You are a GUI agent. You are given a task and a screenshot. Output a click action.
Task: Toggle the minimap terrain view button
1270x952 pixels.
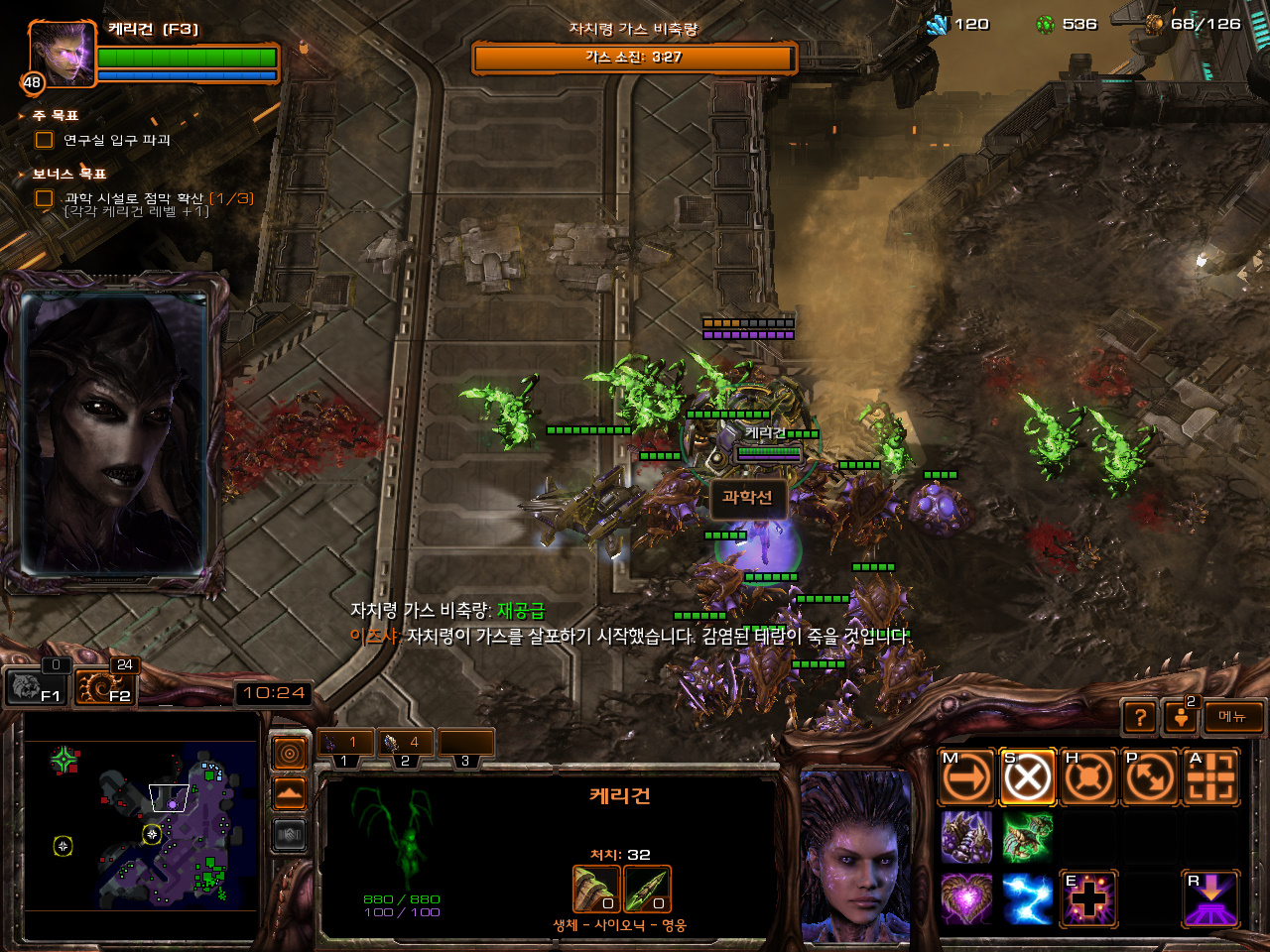(x=290, y=794)
